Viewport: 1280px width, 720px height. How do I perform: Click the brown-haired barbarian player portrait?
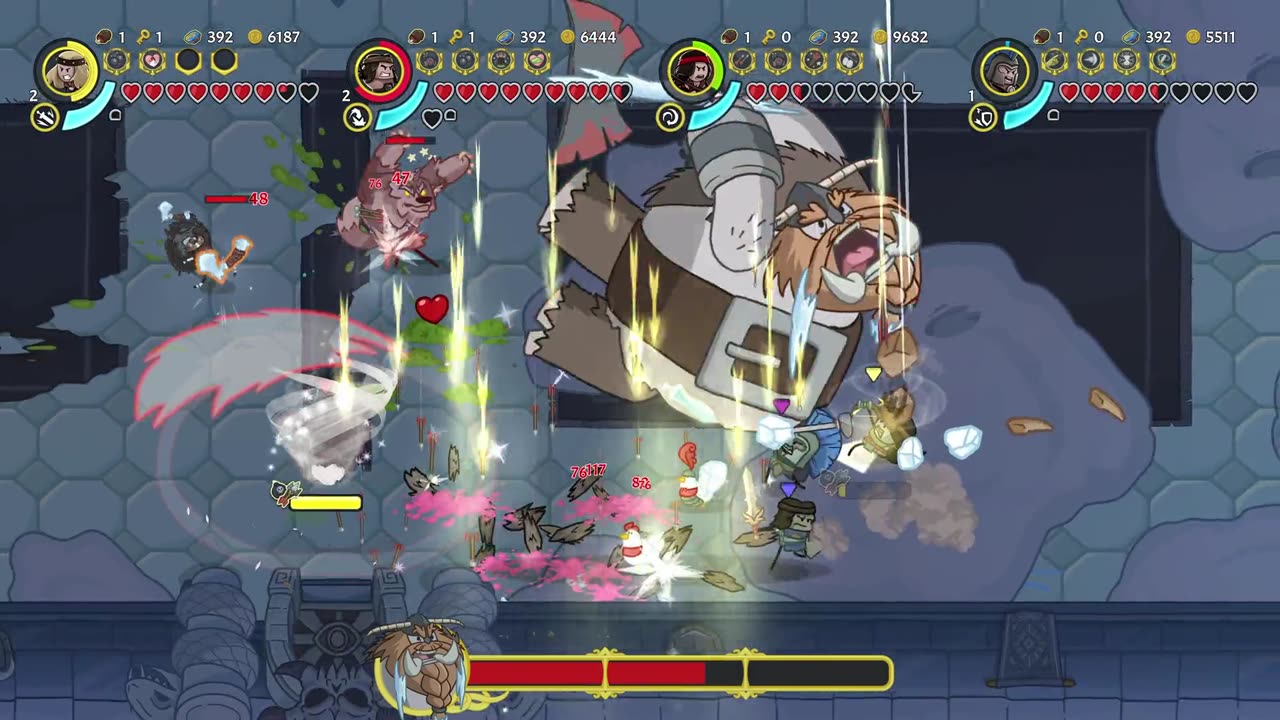[379, 70]
